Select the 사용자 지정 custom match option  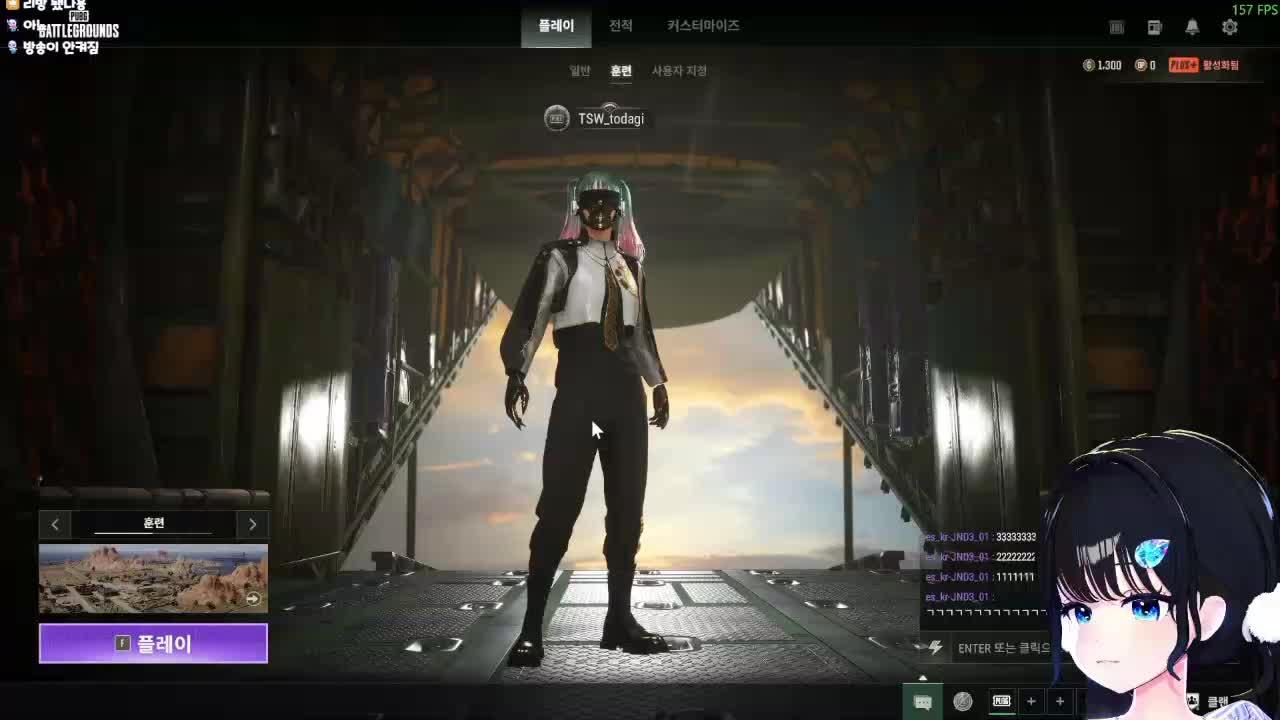point(679,71)
